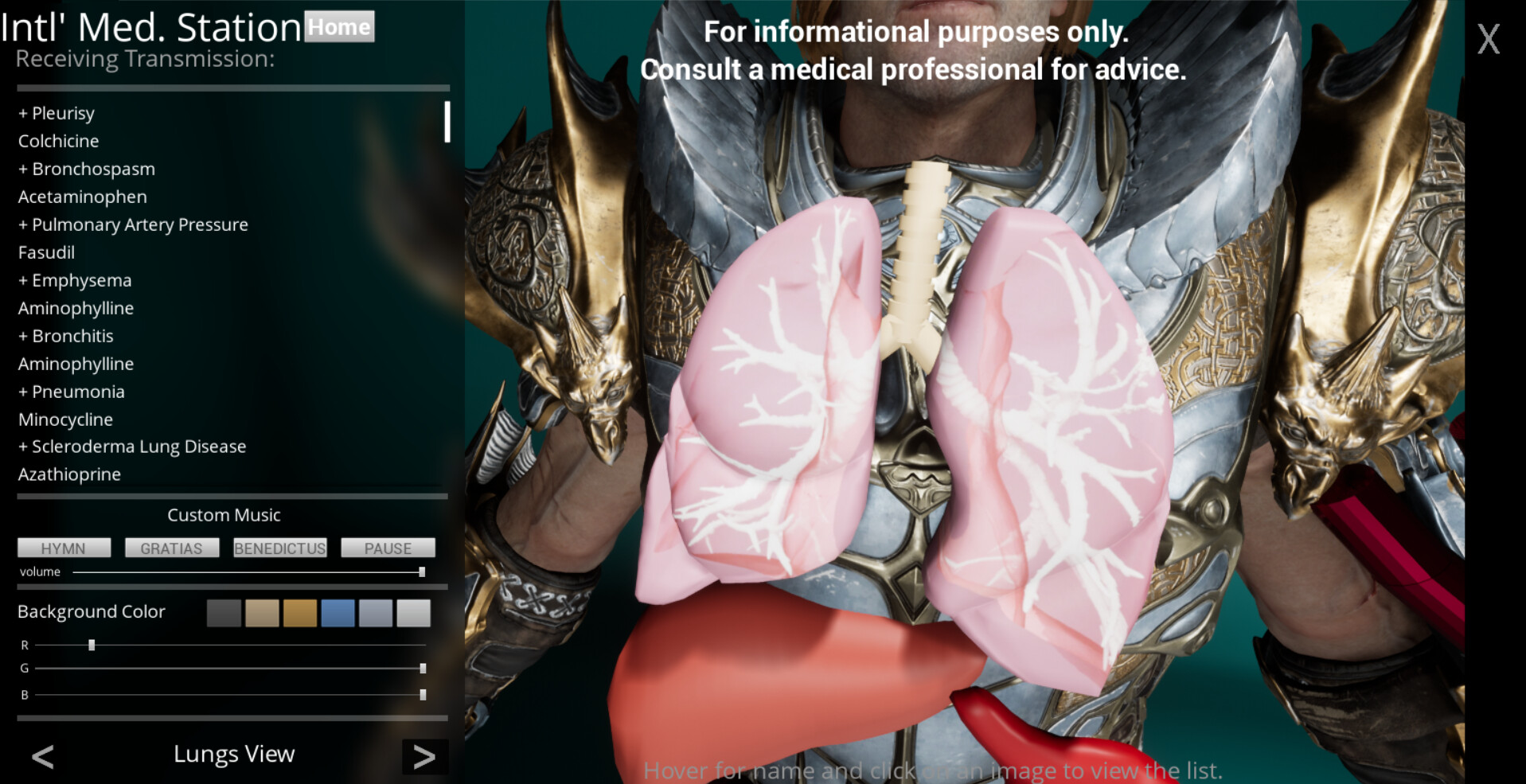This screenshot has width=1526, height=784.
Task: Select Minocycline in the transmission list
Action: point(64,419)
